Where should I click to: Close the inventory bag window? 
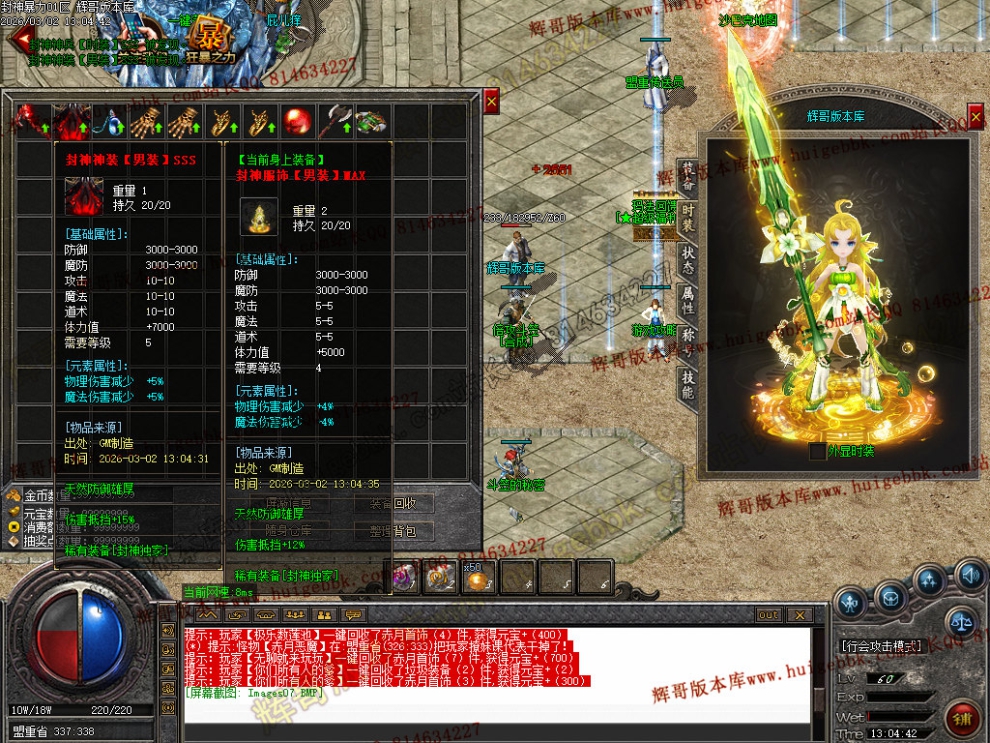pos(491,101)
